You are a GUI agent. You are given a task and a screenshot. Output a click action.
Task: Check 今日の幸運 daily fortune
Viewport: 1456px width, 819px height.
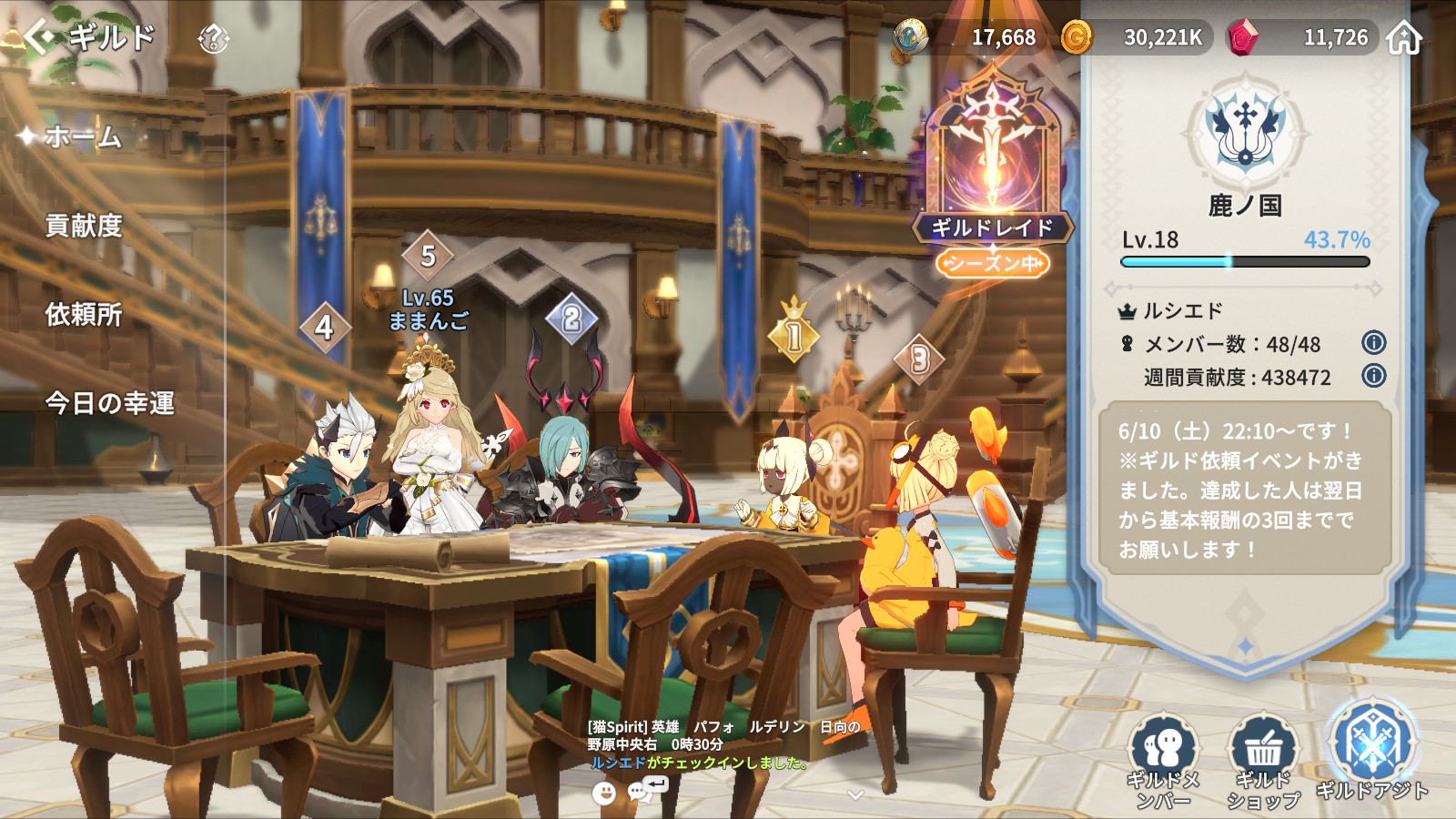click(109, 403)
